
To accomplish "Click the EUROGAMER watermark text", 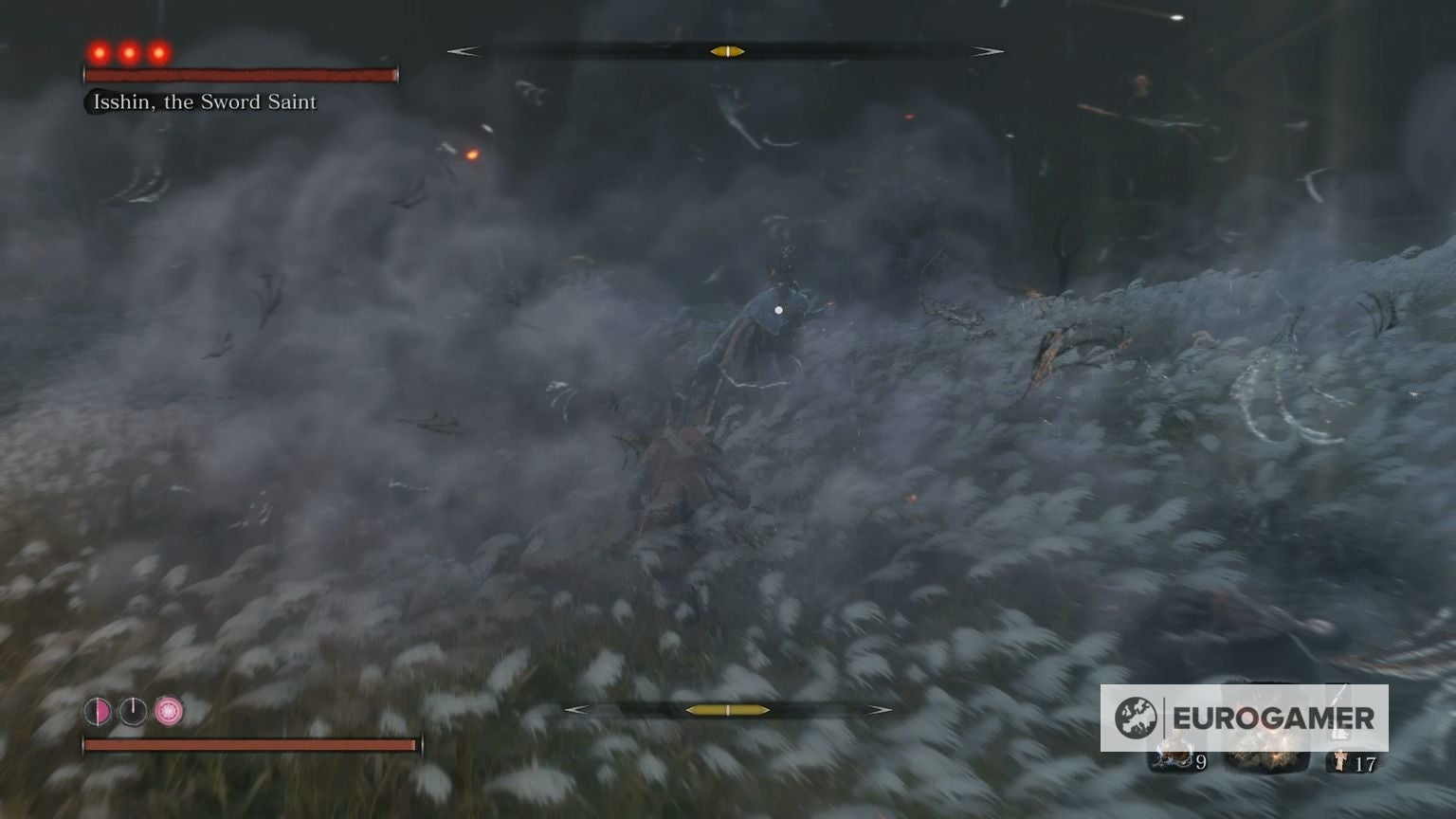I will tap(1273, 718).
